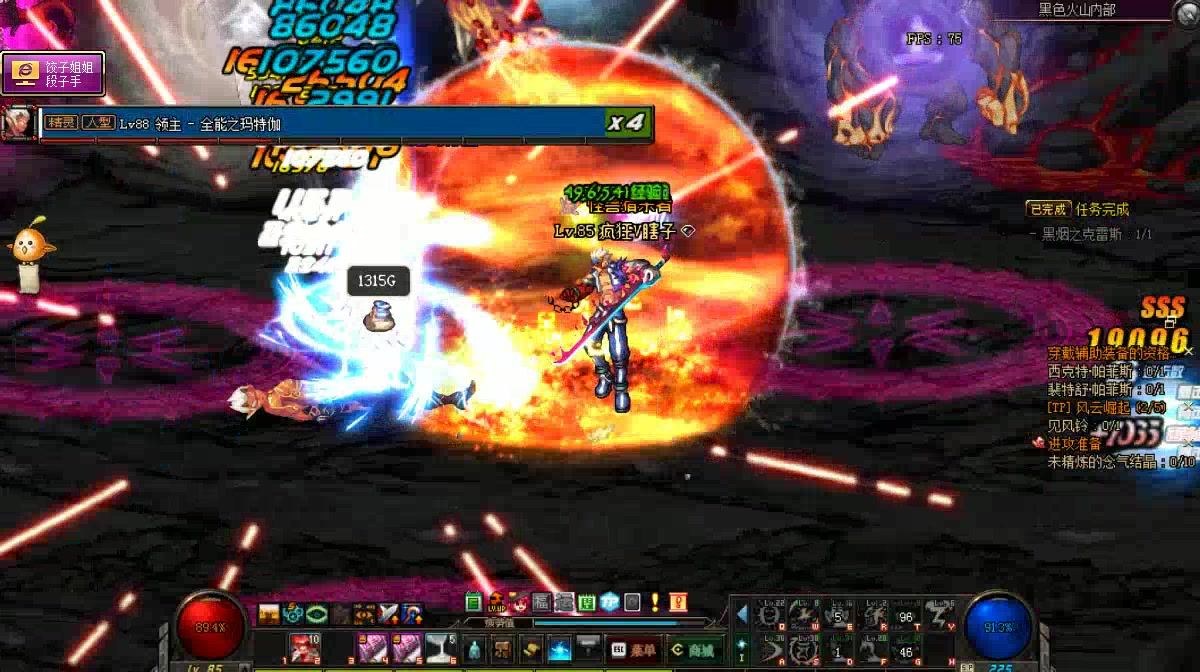The width and height of the screenshot is (1200, 672).
Task: Open the 饺子姐姐 段子手 overlay badge
Action: pos(53,74)
